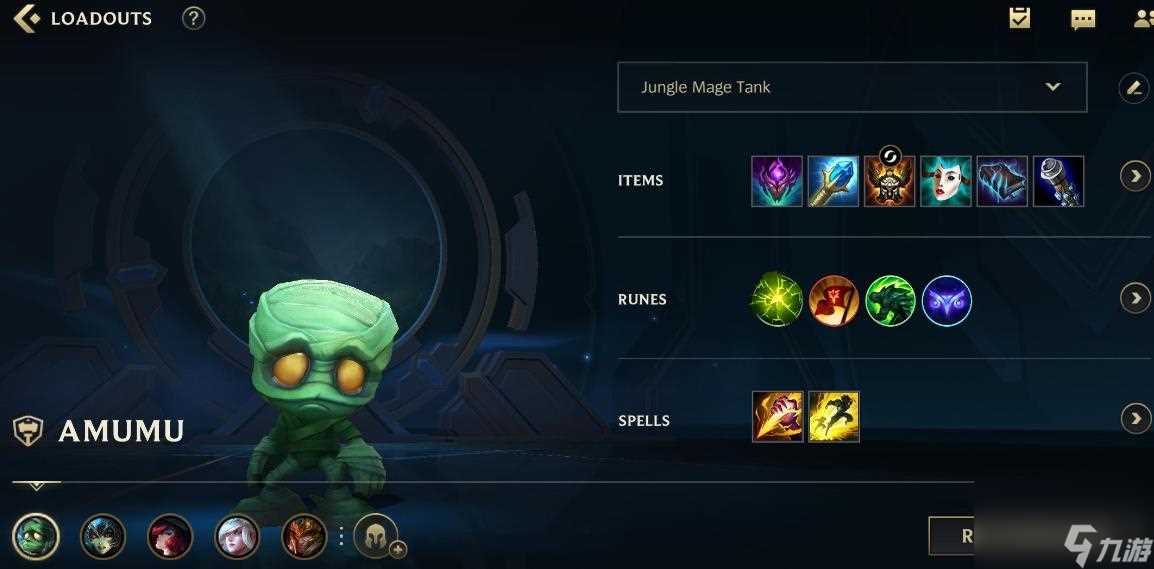The height and width of the screenshot is (569, 1154).
Task: Open the checklist missions icon
Action: tap(1020, 18)
